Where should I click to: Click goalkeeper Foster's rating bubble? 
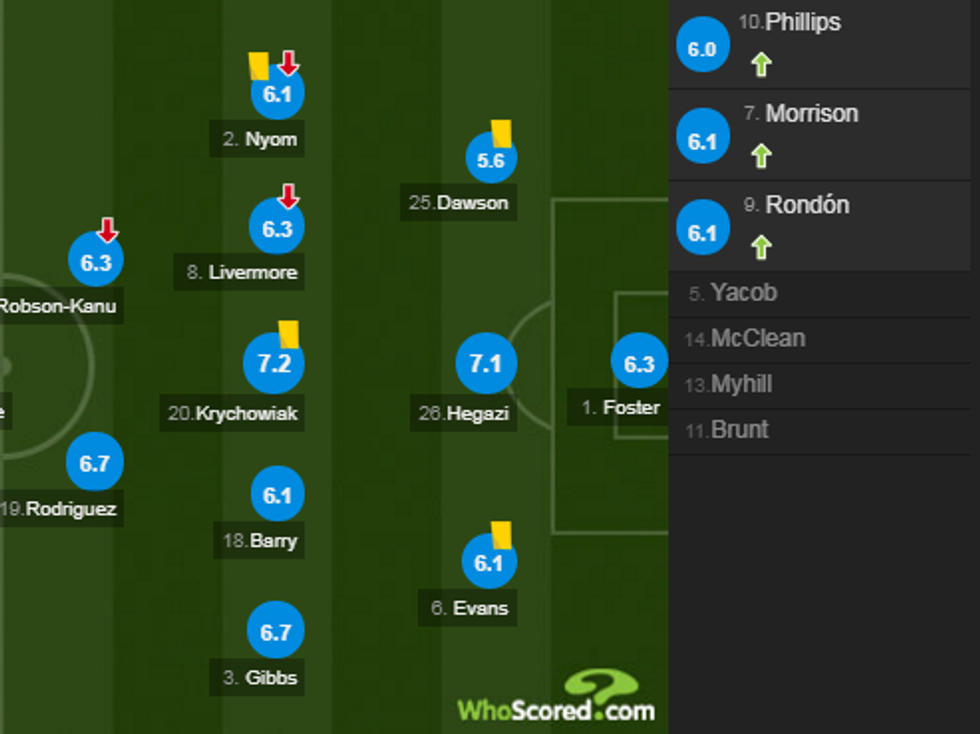639,365
